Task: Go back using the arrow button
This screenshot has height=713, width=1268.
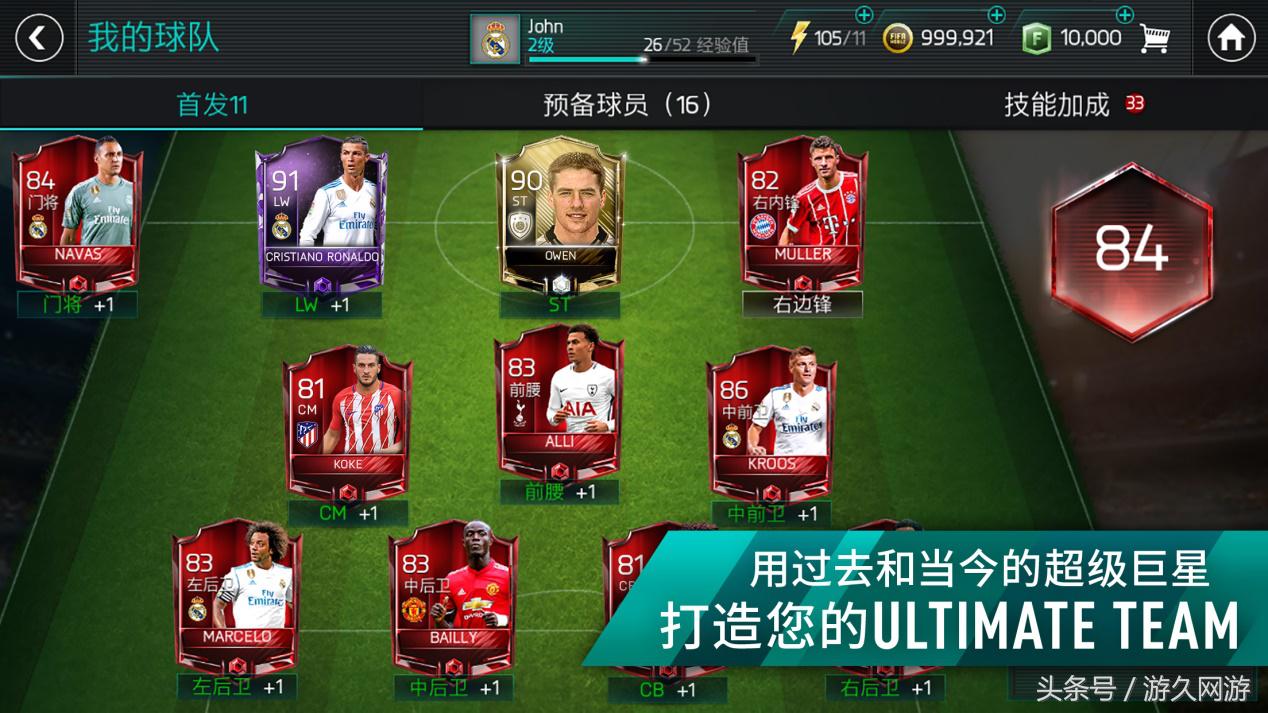Action: (39, 38)
